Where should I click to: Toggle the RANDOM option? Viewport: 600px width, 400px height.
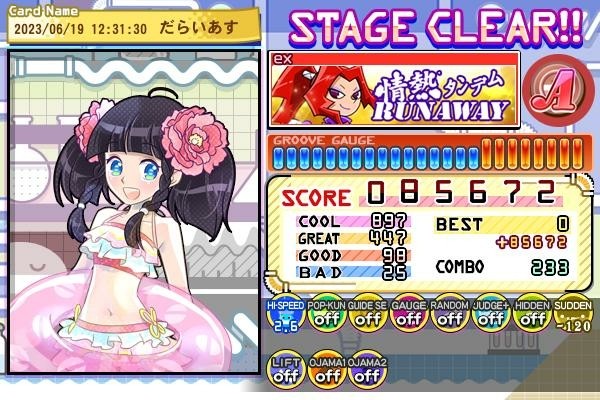(x=449, y=316)
